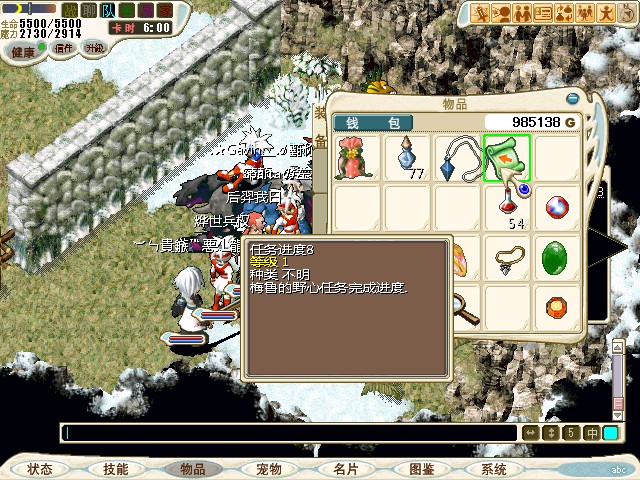Viewport: 640px width, 480px height.
Task: Select the green emerald gem
Action: click(x=554, y=258)
